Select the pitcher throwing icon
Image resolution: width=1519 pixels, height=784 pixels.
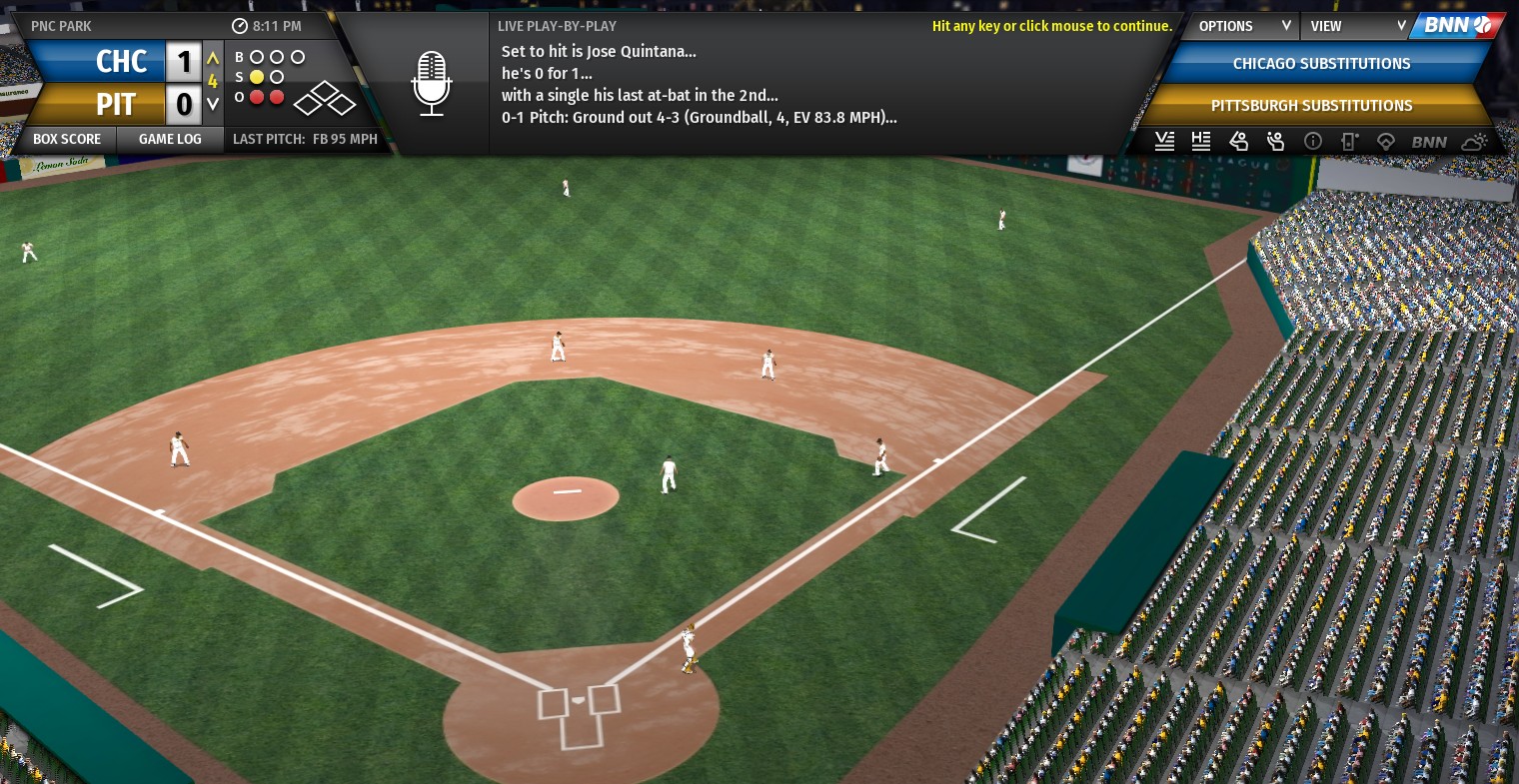tap(1275, 141)
